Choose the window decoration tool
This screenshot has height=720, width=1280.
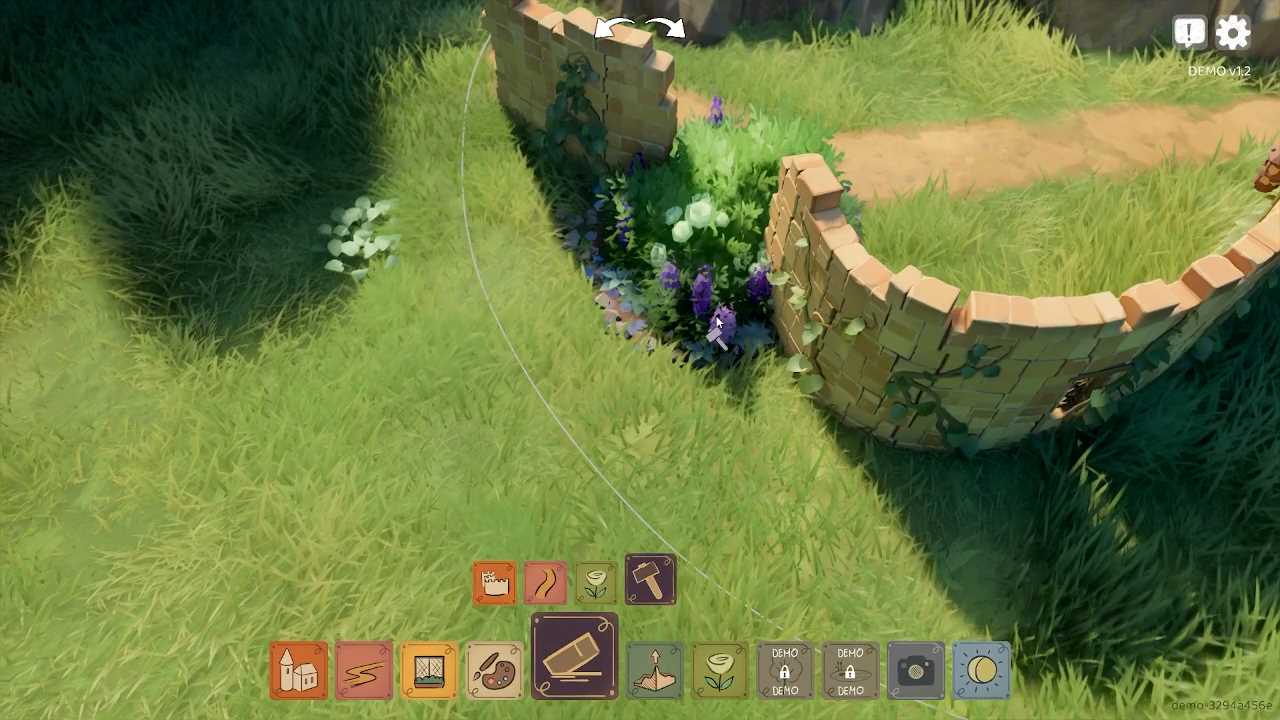click(x=429, y=670)
